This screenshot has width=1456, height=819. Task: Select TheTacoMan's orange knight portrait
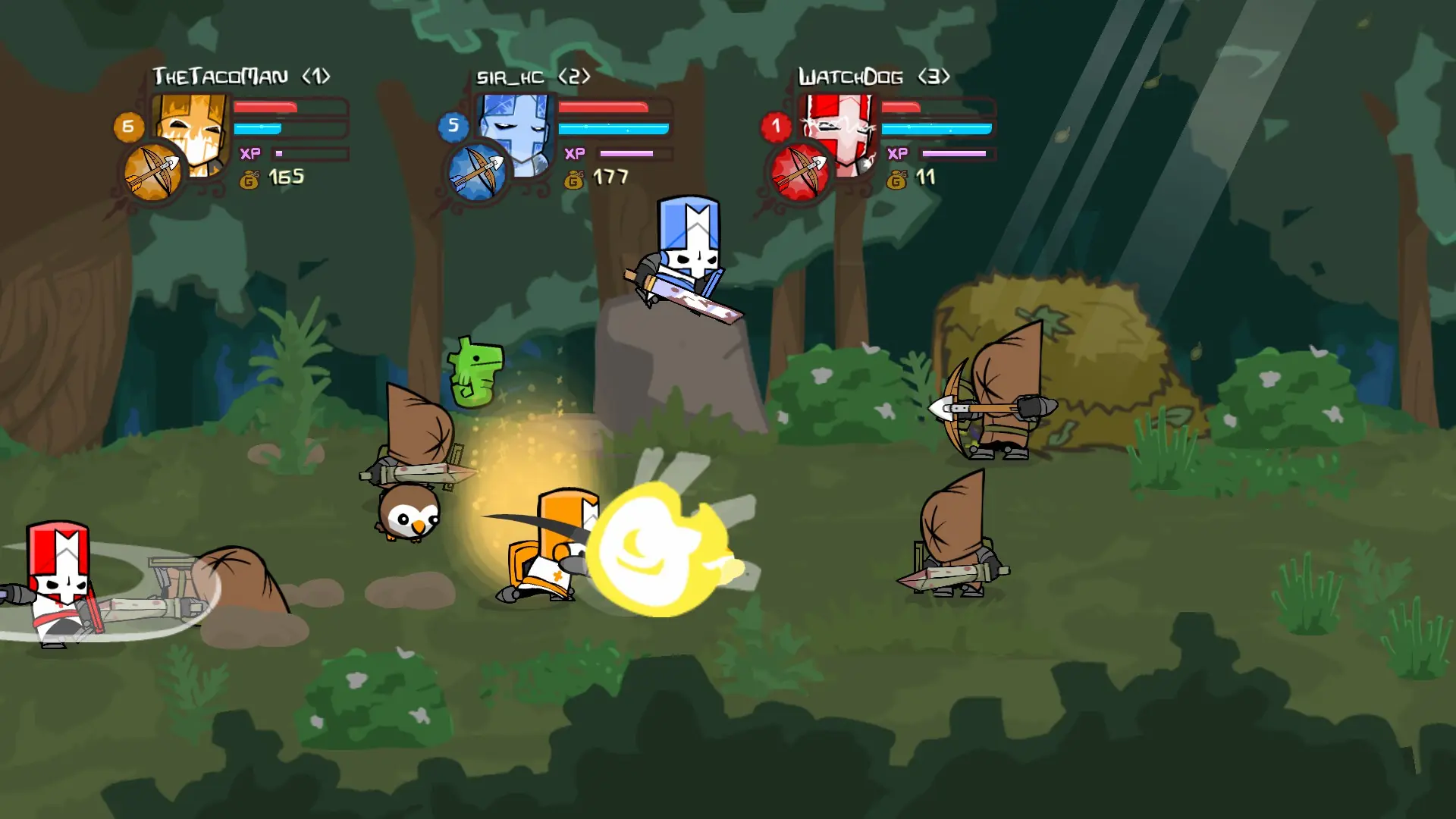click(x=194, y=129)
